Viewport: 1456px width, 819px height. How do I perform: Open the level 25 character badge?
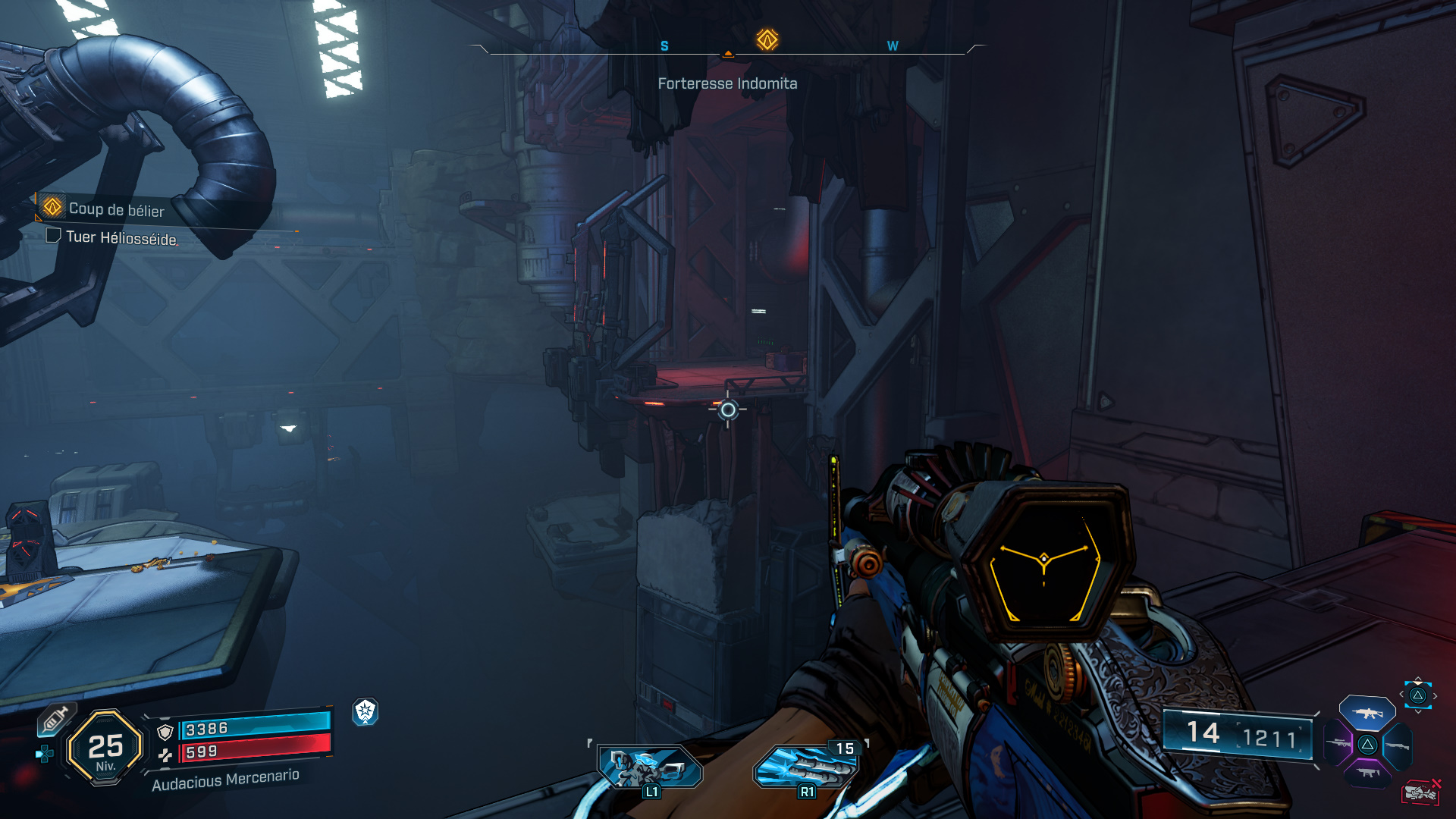[x=105, y=748]
